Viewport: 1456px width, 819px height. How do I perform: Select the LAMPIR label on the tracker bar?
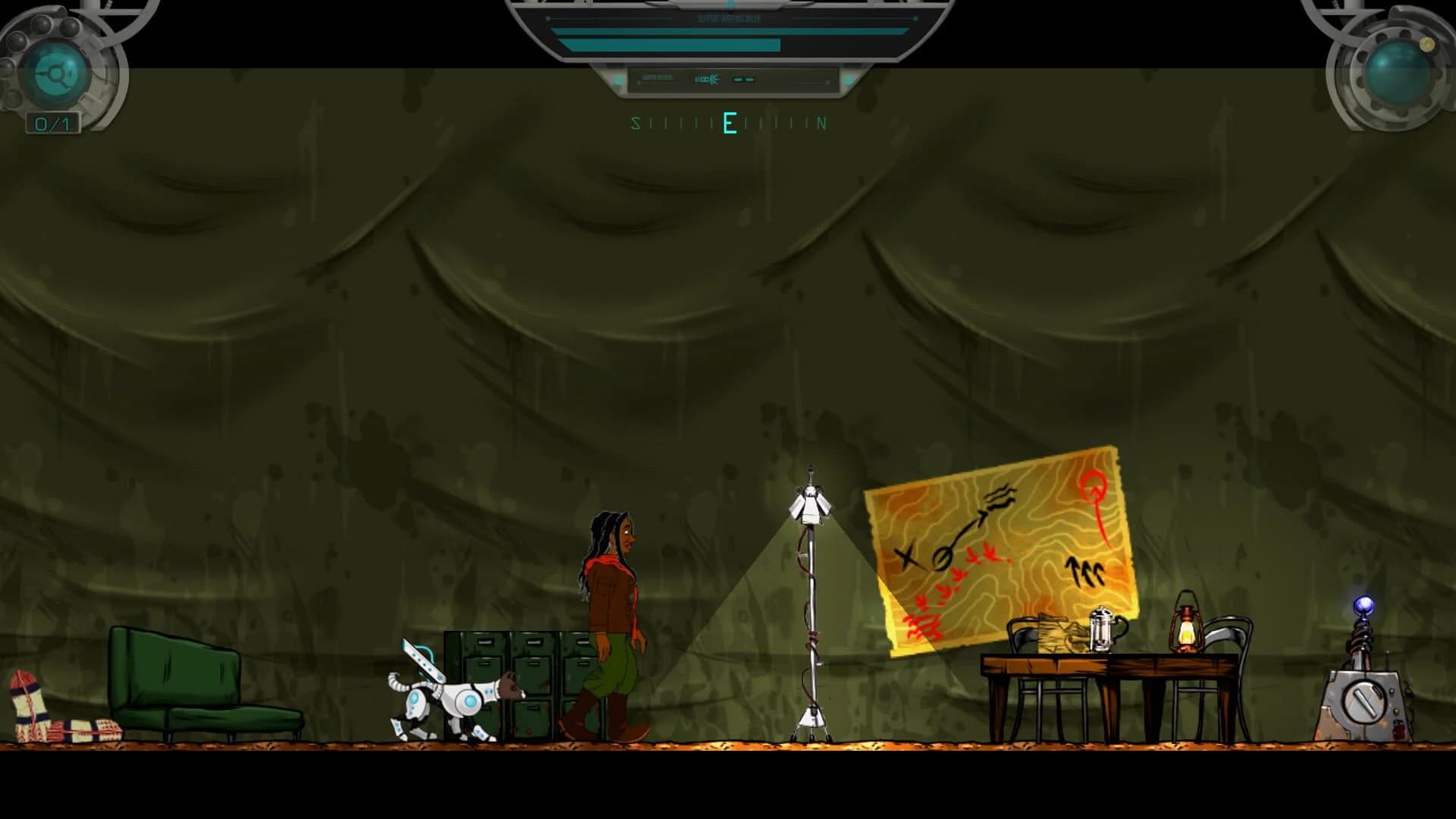658,77
